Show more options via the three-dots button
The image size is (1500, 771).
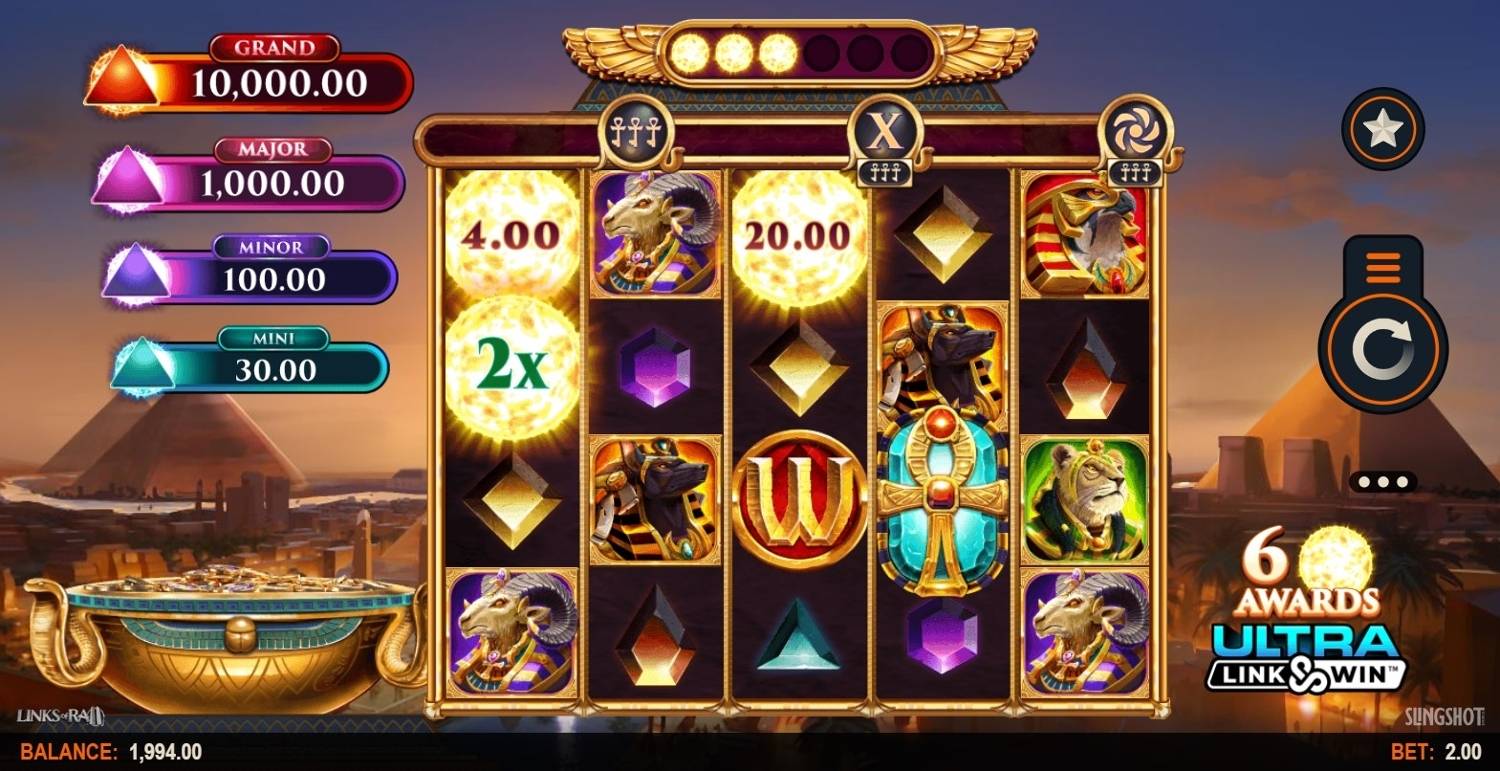point(1382,481)
